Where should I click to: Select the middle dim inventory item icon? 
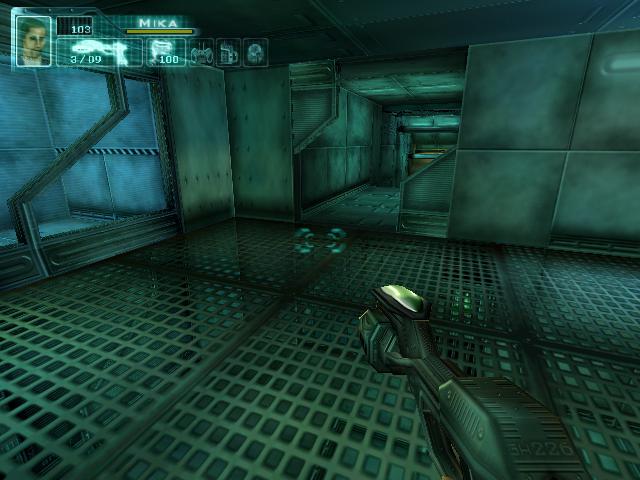click(x=228, y=52)
